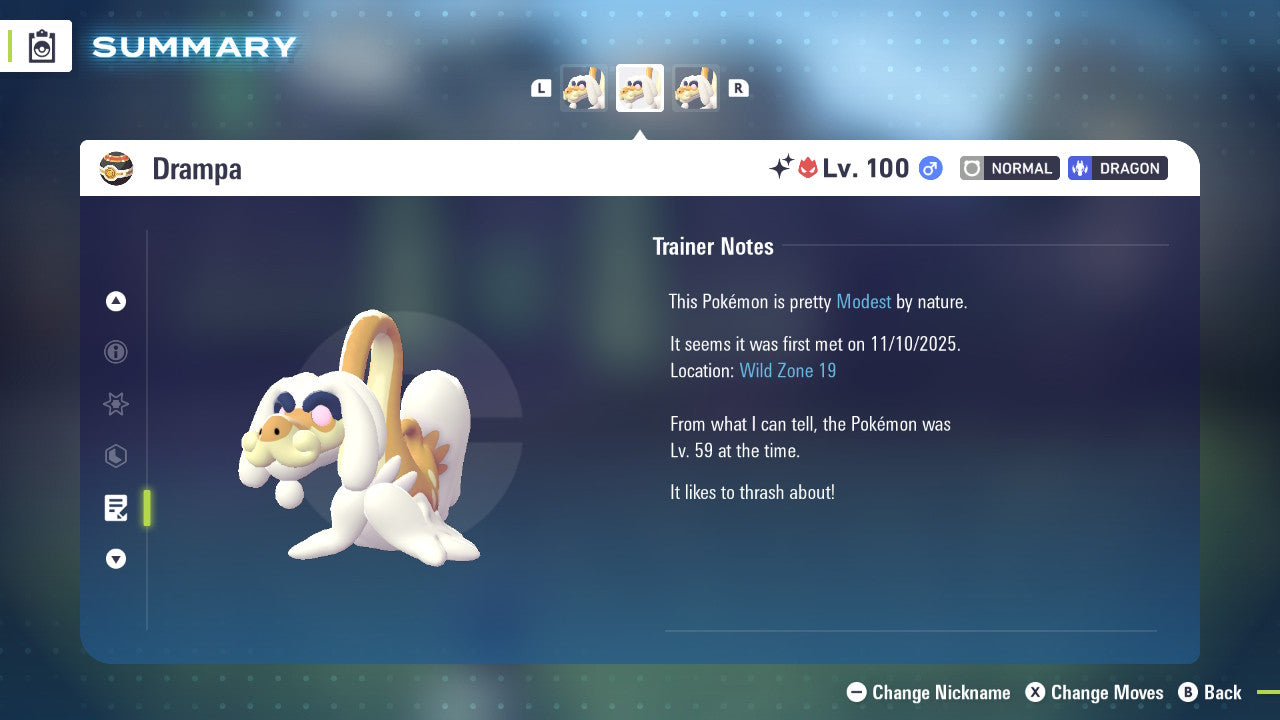
Task: Select the Trainer Notes memo icon
Action: 116,508
